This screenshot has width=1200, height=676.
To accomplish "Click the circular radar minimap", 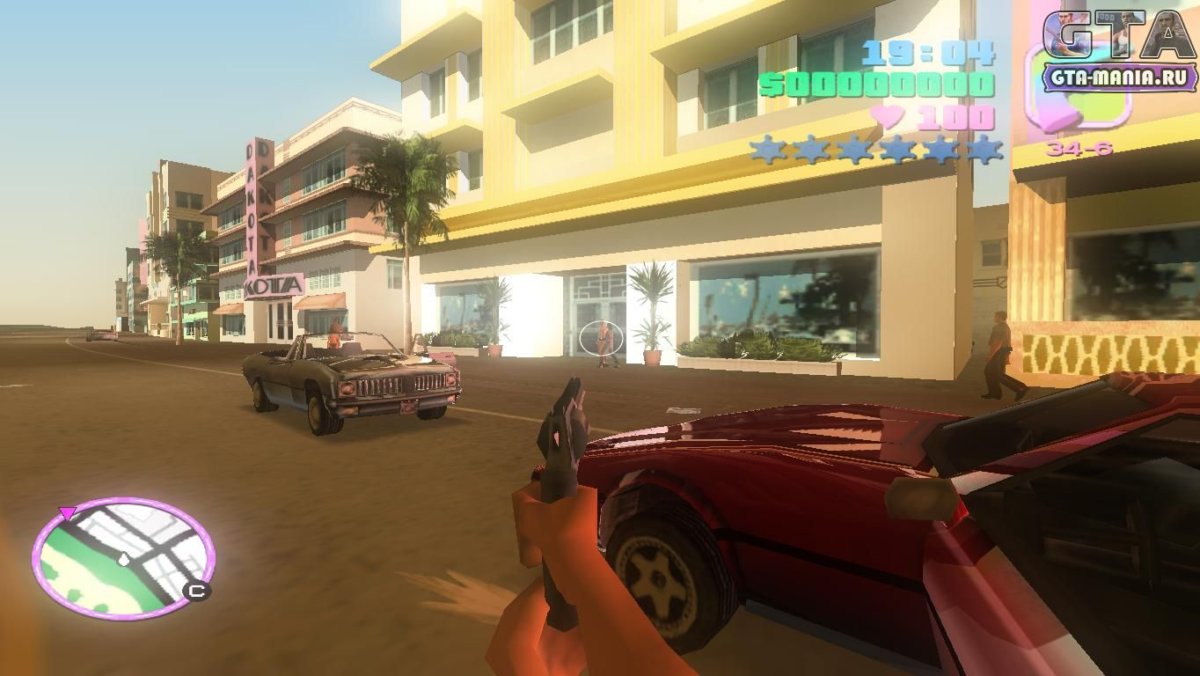I will [x=123, y=557].
